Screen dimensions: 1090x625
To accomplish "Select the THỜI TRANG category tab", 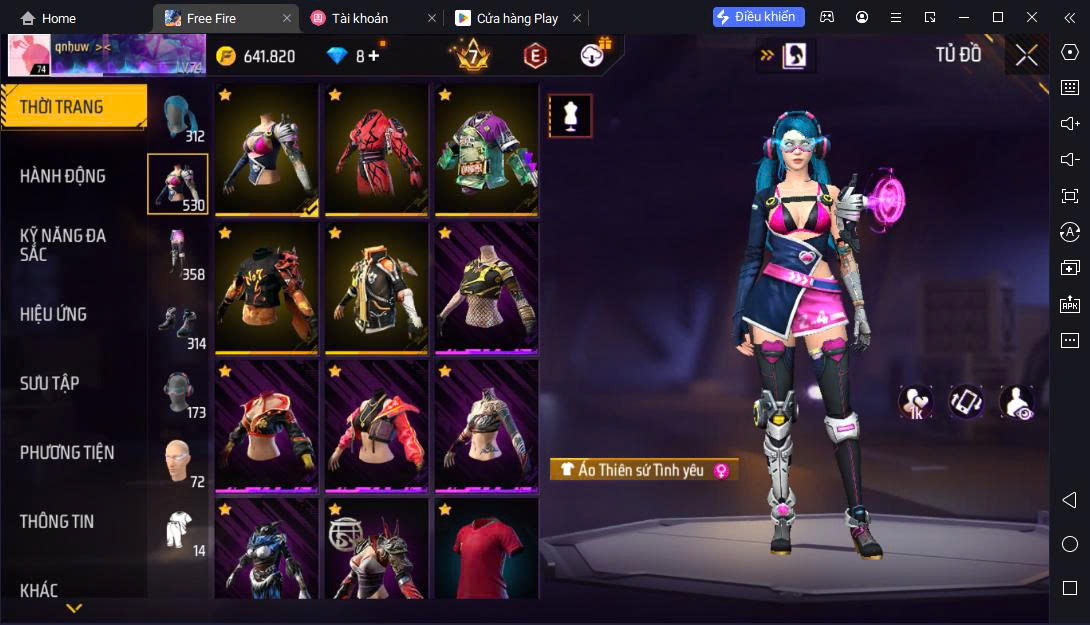I will click(x=73, y=107).
